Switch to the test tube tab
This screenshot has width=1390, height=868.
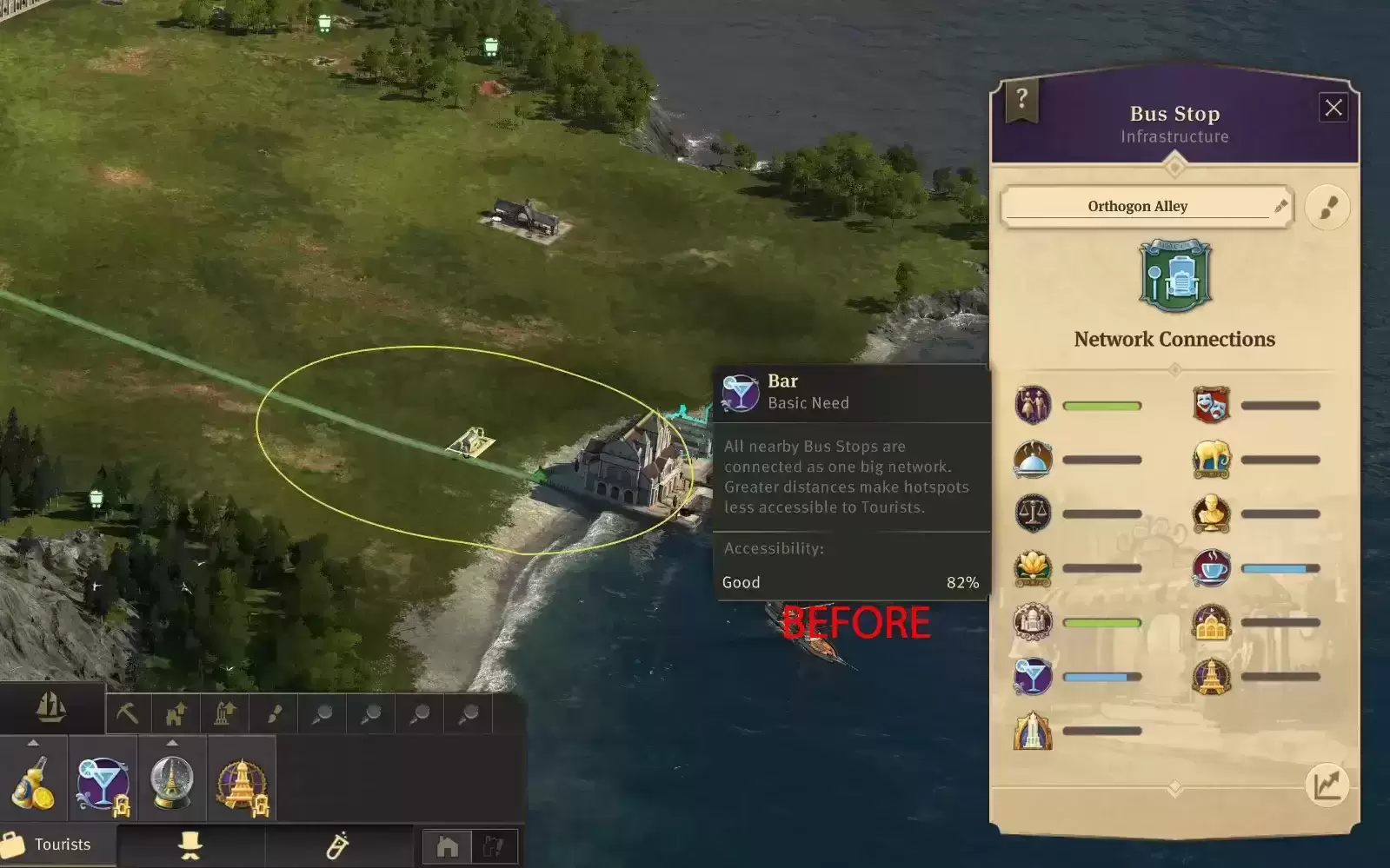337,845
